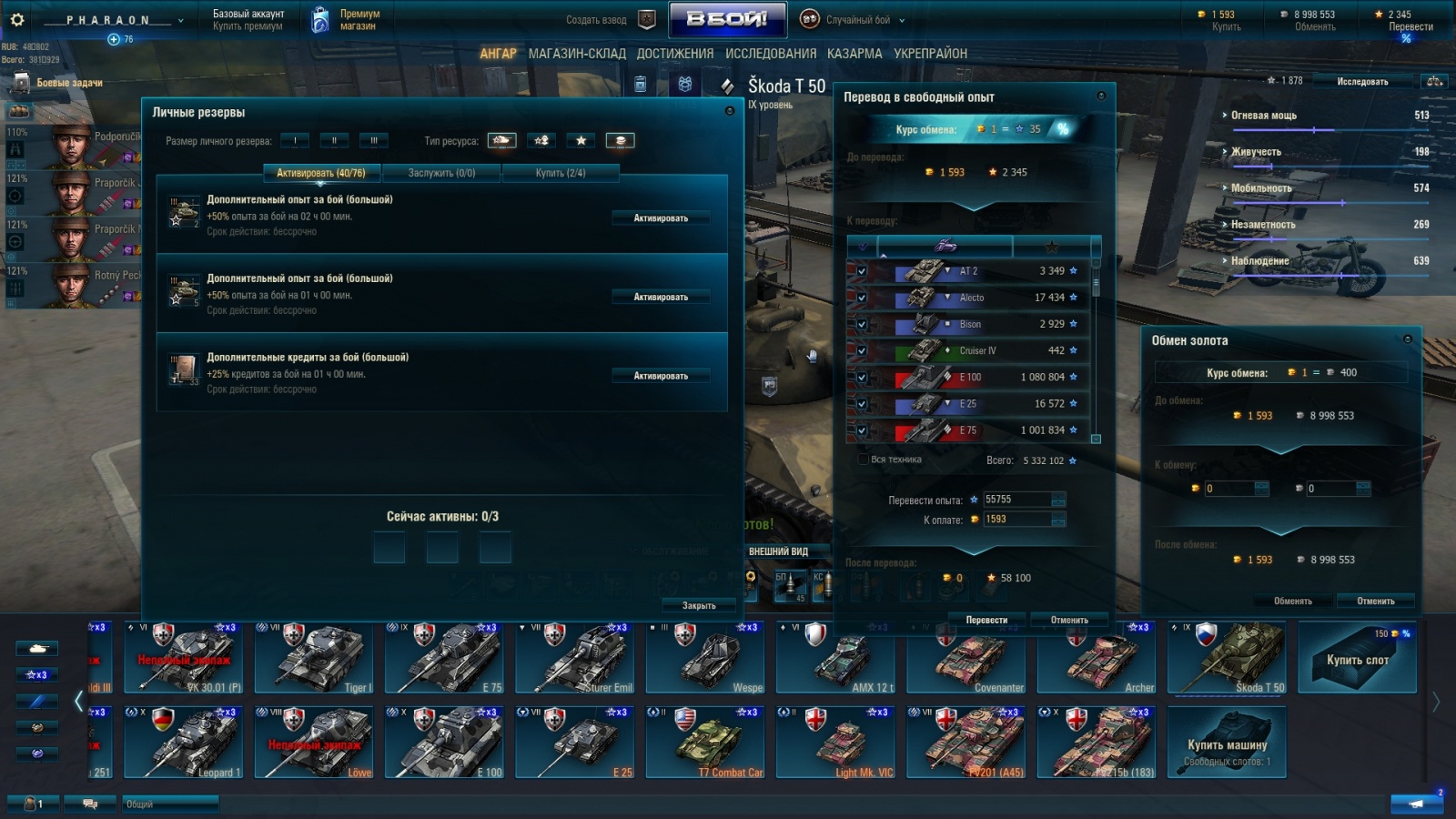Open the Заслужить (0/0) reserves tab
The height and width of the screenshot is (819, 1456).
(441, 173)
